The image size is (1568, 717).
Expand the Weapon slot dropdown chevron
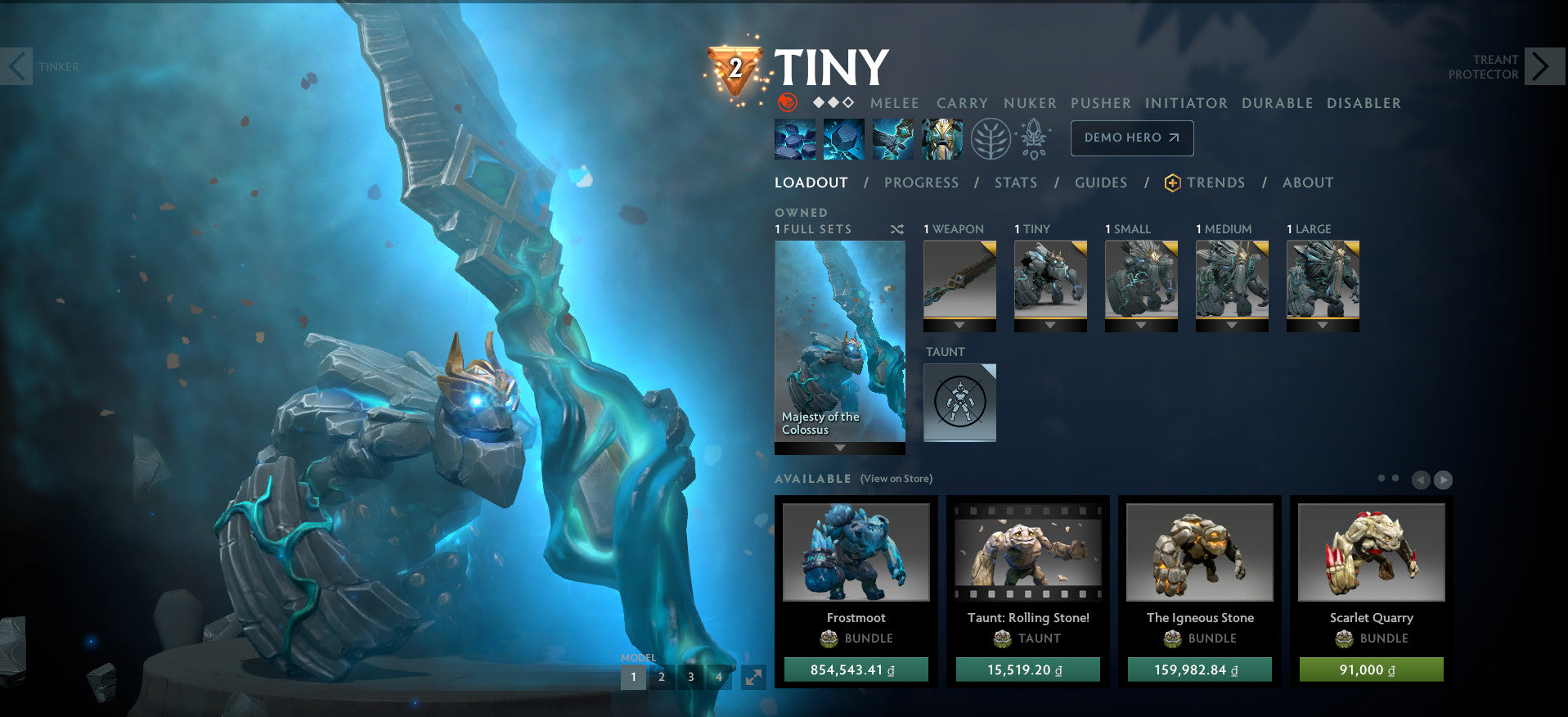coord(959,323)
